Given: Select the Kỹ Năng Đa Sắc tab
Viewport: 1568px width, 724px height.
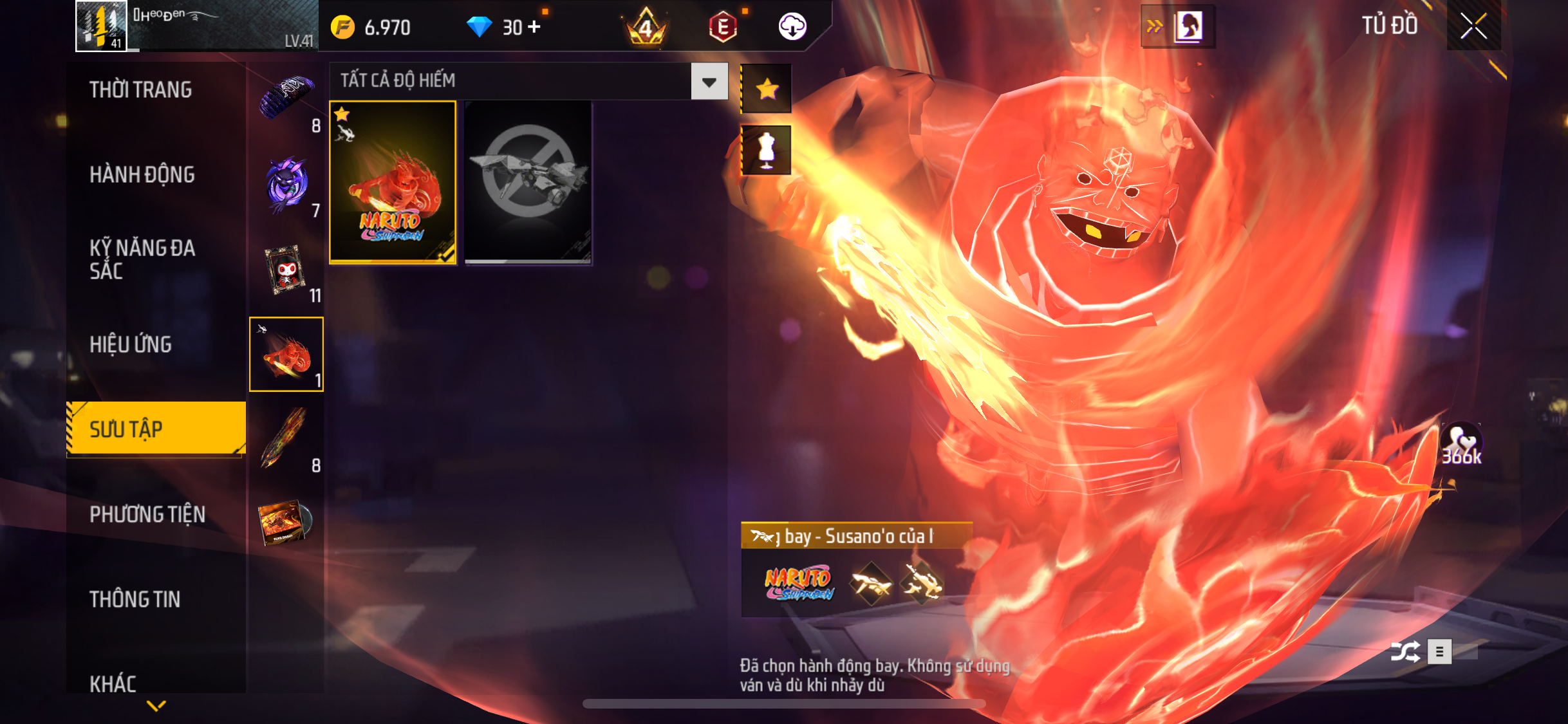Looking at the screenshot, I should (x=142, y=259).
